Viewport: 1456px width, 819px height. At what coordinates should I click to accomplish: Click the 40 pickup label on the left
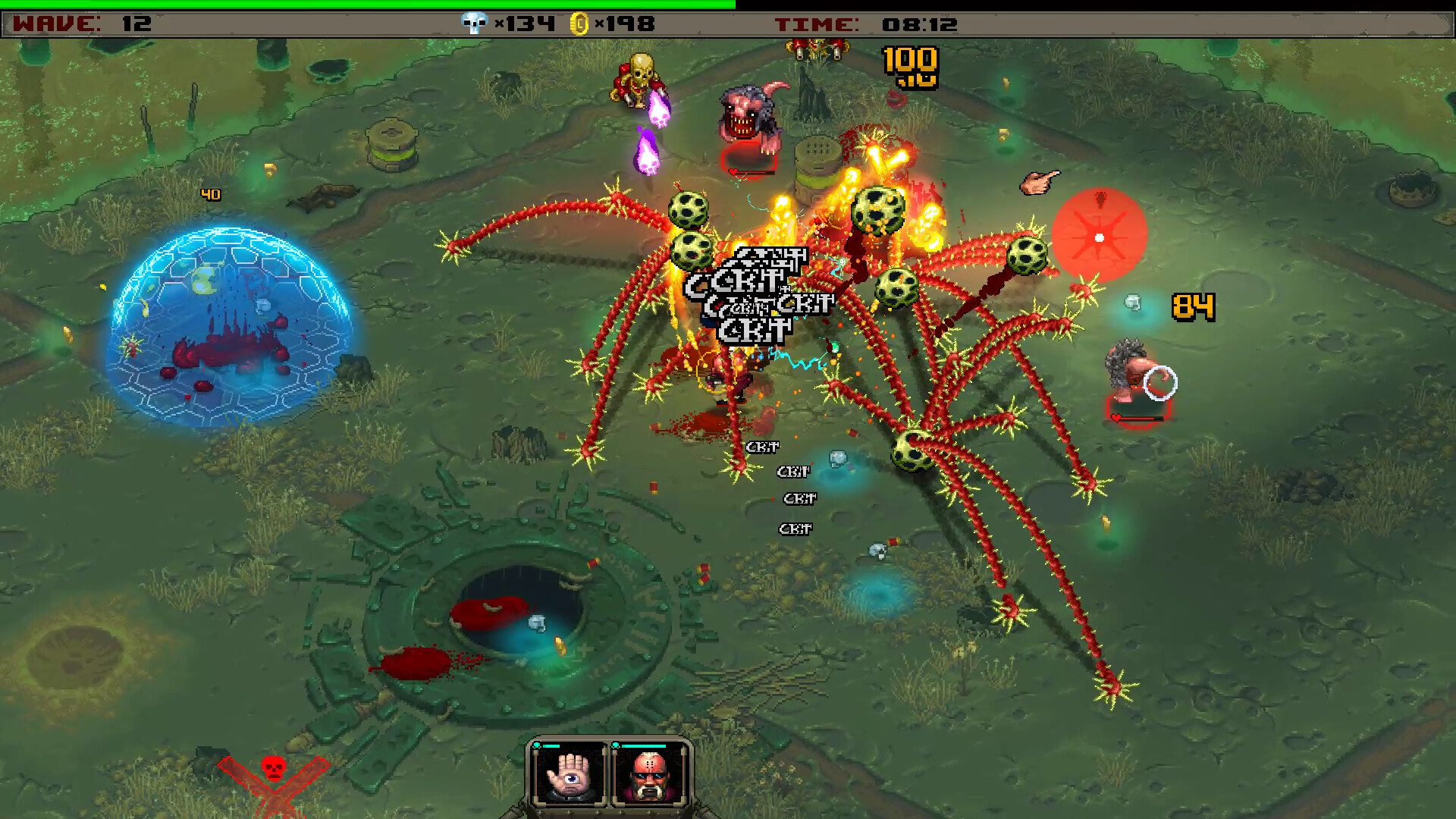(211, 194)
